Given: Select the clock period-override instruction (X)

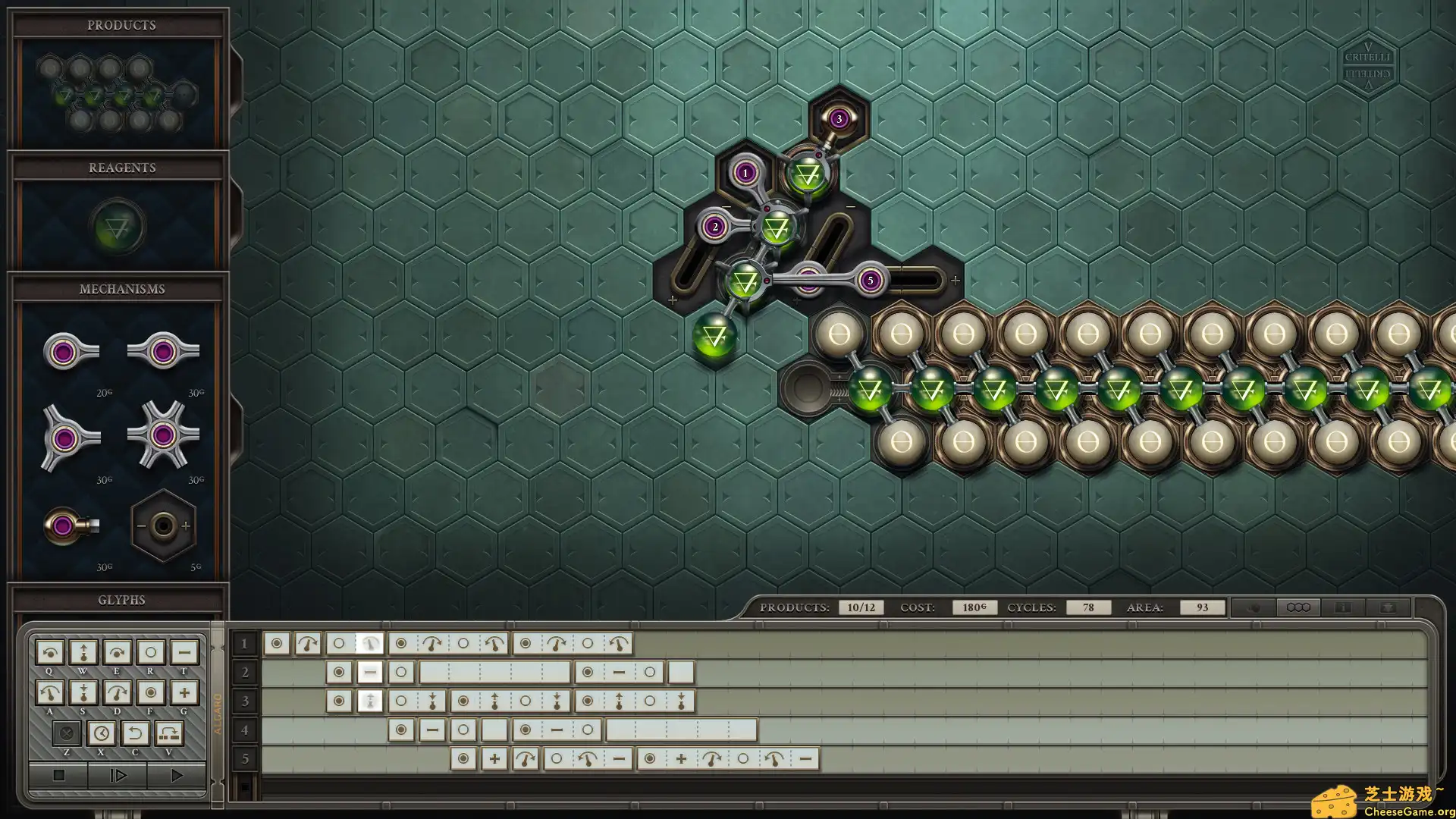Looking at the screenshot, I should (x=101, y=733).
